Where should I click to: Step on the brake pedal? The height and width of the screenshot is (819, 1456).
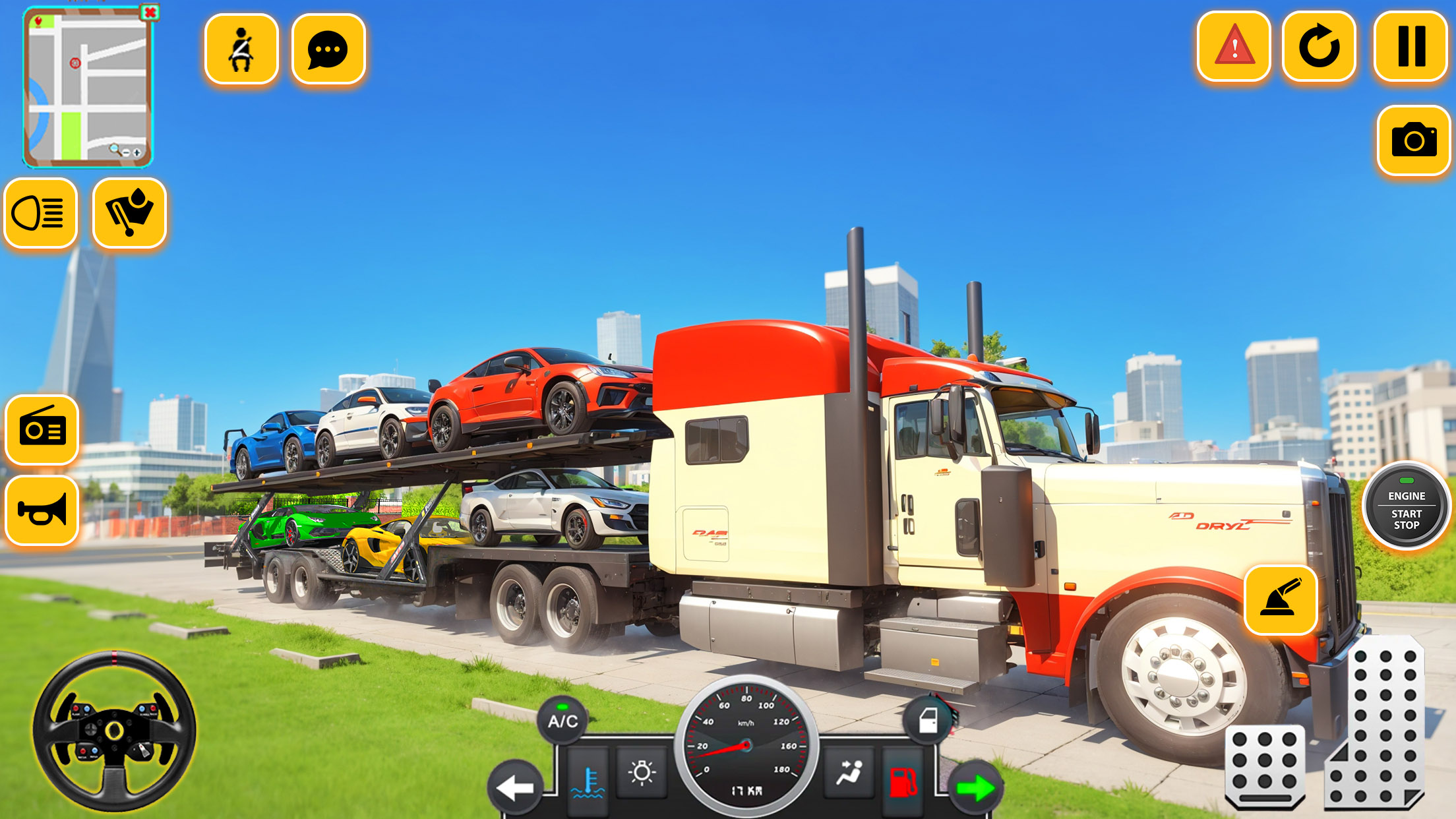pyautogui.click(x=1265, y=765)
